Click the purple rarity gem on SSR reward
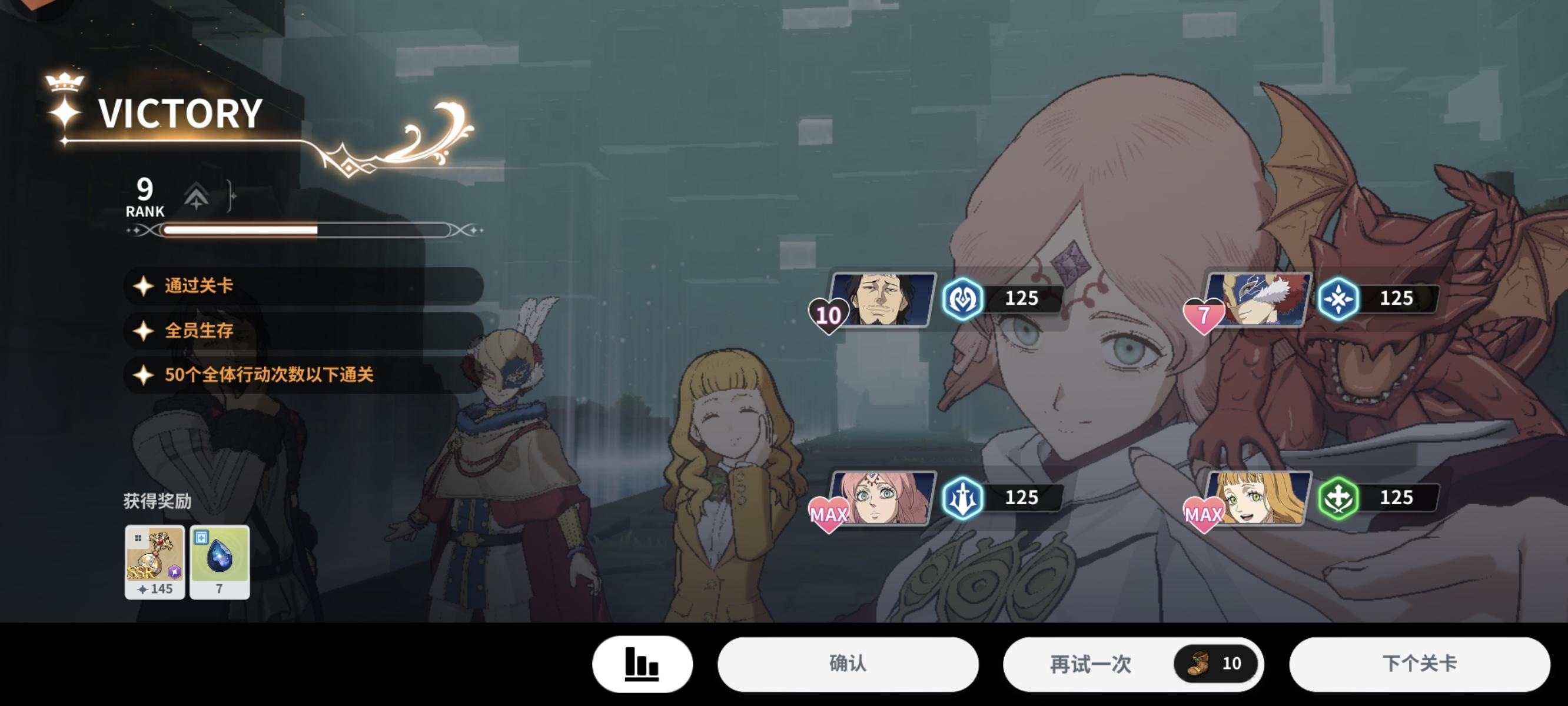The width and height of the screenshot is (1568, 706). click(x=175, y=572)
